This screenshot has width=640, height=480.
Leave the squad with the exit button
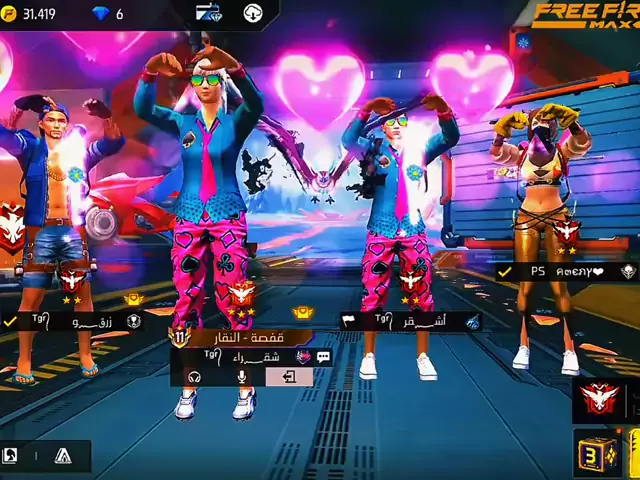[x=289, y=377]
